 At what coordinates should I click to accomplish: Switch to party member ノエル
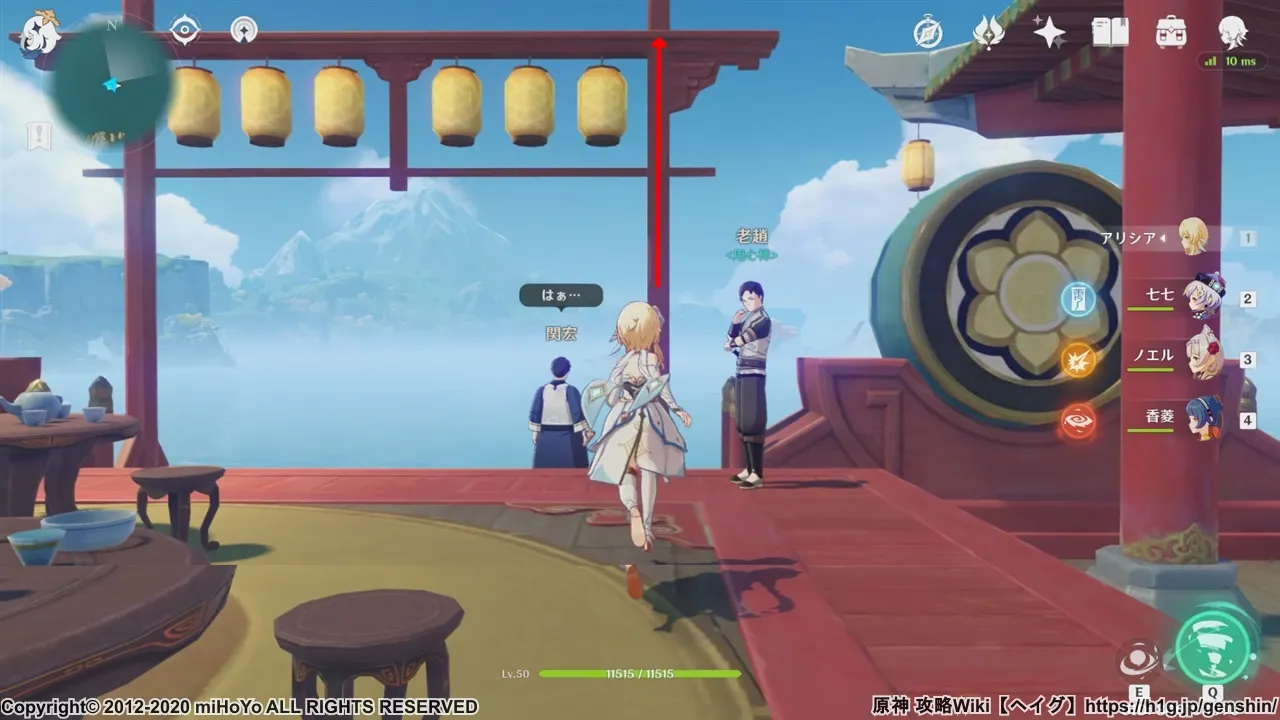[1200, 359]
